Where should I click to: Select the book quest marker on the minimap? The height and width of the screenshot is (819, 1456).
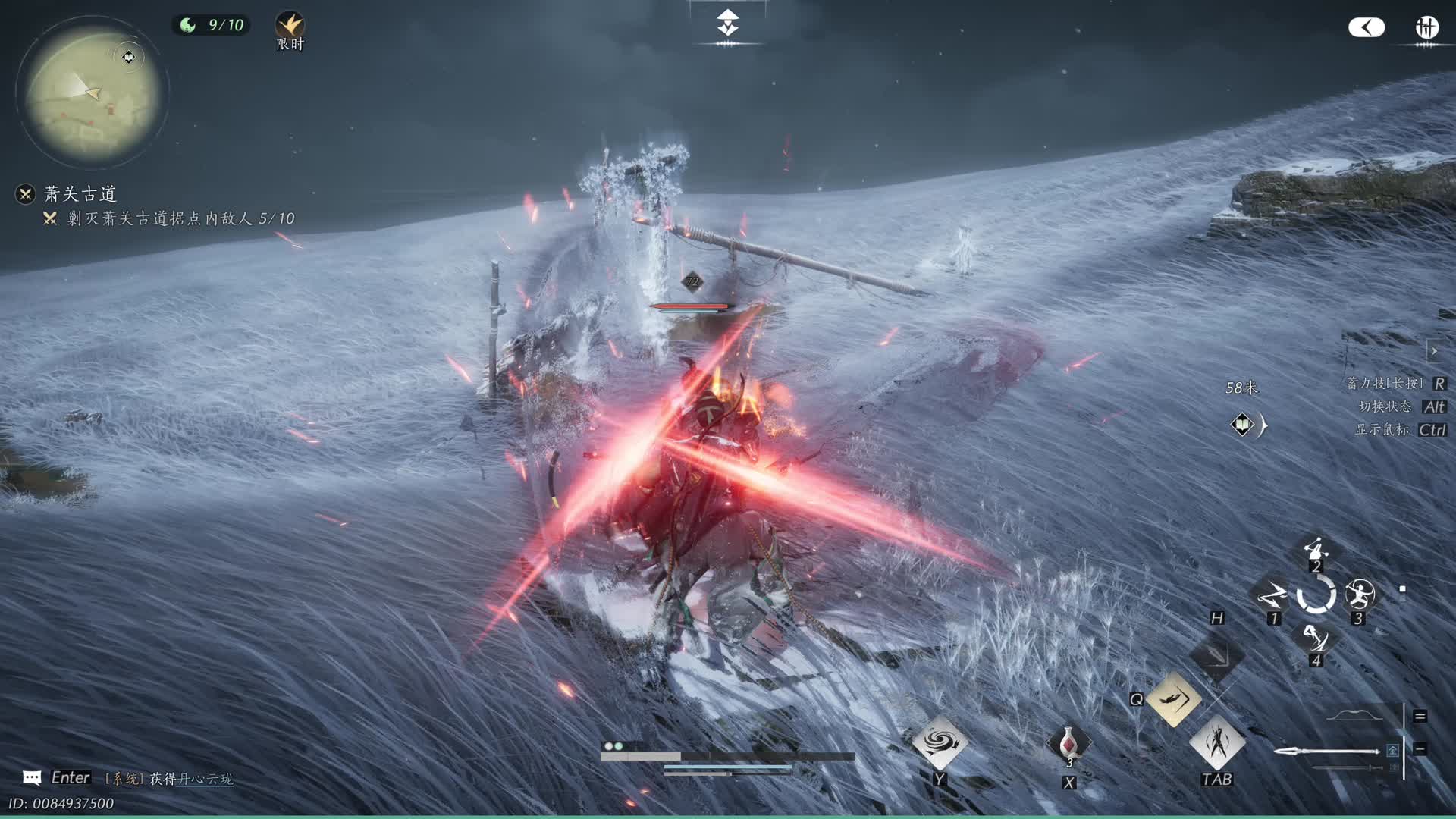point(129,57)
